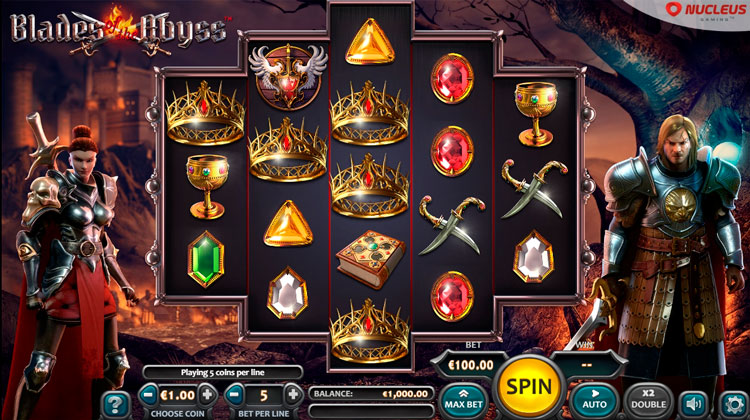
Task: Increase the coin value with plus
Action: pyautogui.click(x=207, y=394)
